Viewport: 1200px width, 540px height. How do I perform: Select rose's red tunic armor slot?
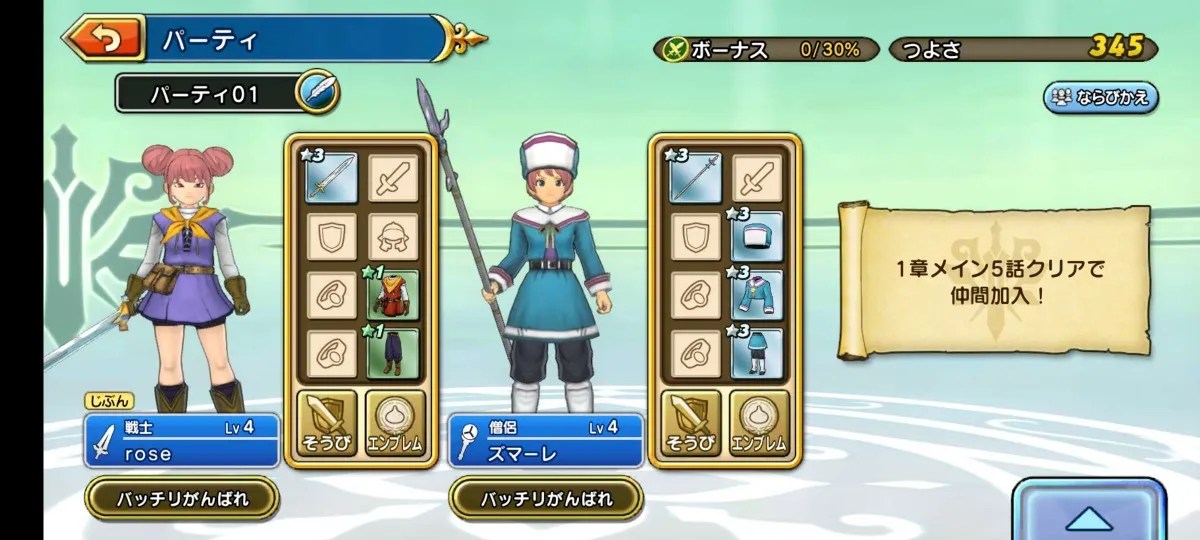pyautogui.click(x=392, y=296)
